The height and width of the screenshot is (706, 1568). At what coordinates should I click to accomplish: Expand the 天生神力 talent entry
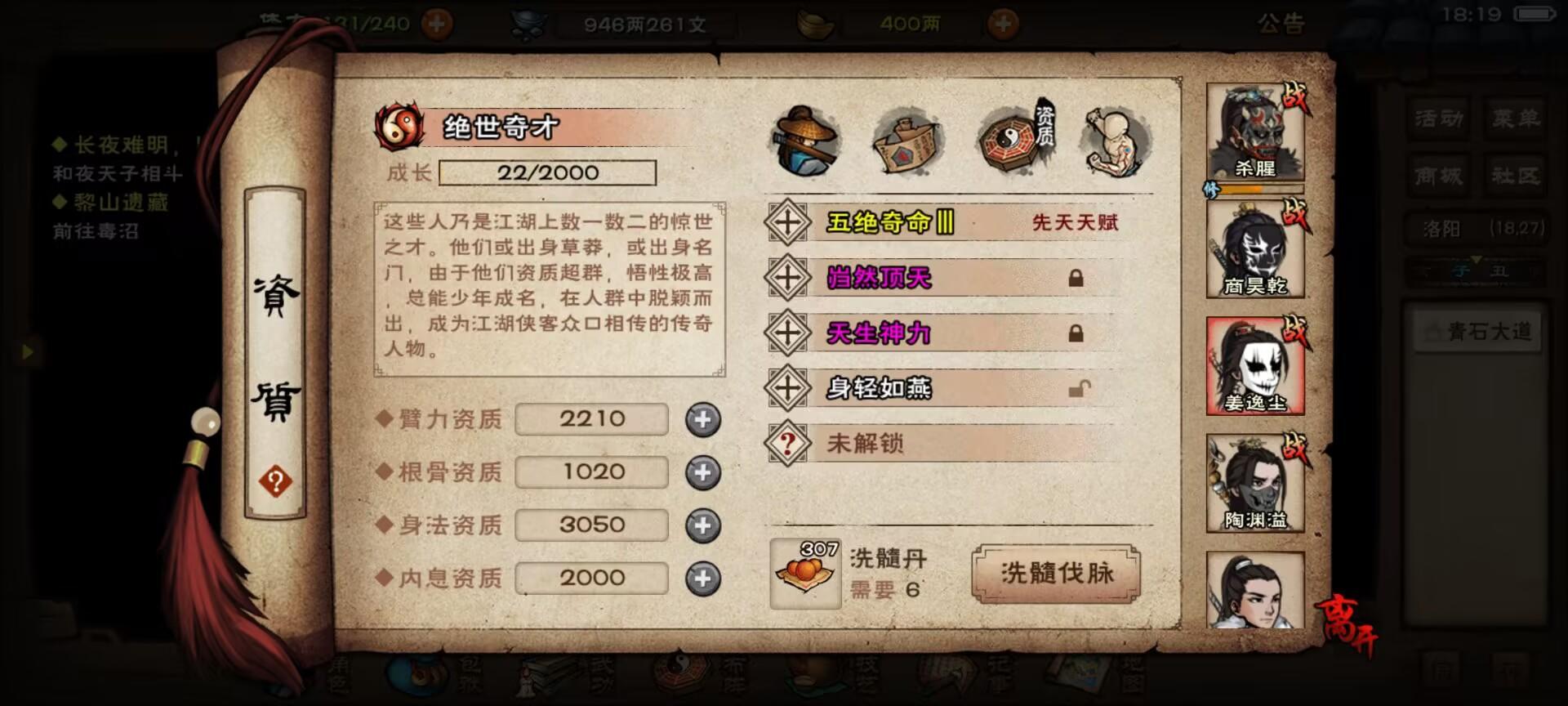pyautogui.click(x=786, y=333)
